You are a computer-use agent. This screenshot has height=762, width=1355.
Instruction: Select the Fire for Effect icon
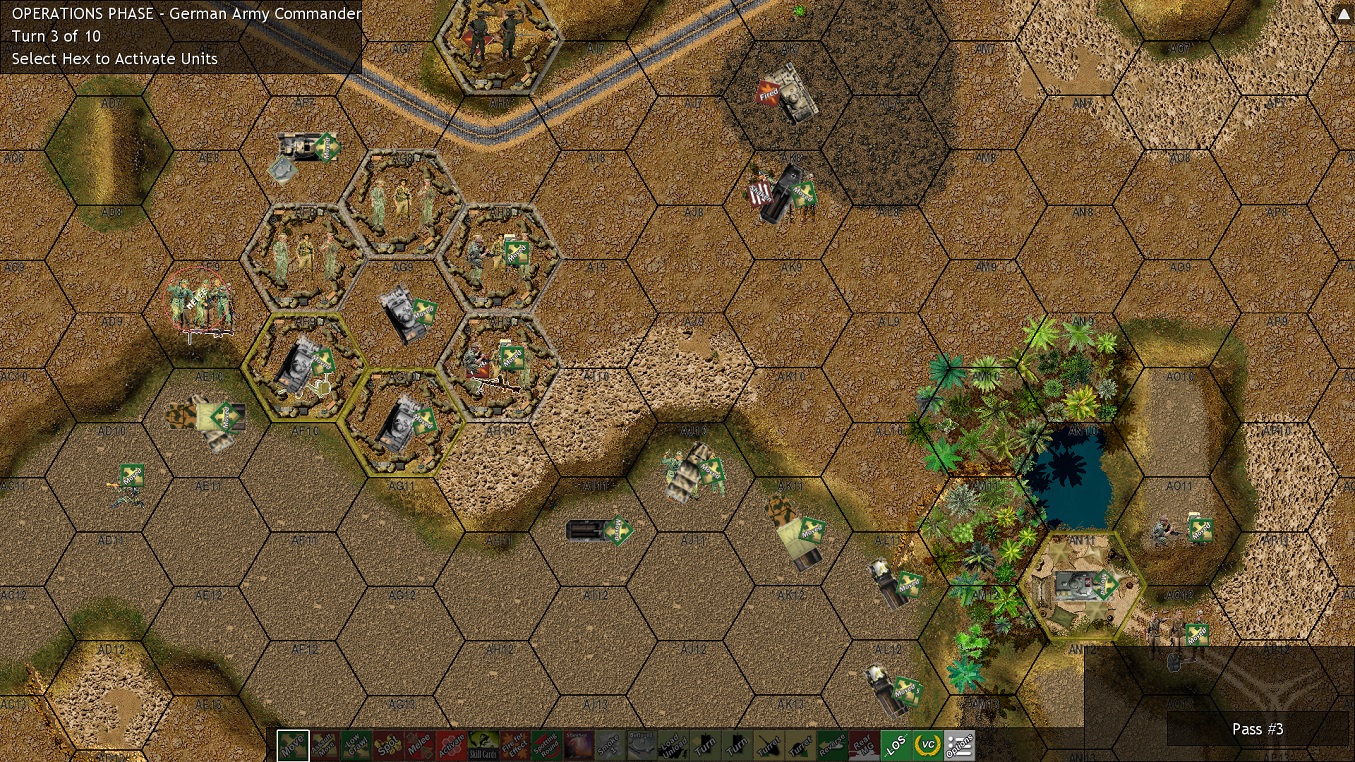pyautogui.click(x=514, y=744)
